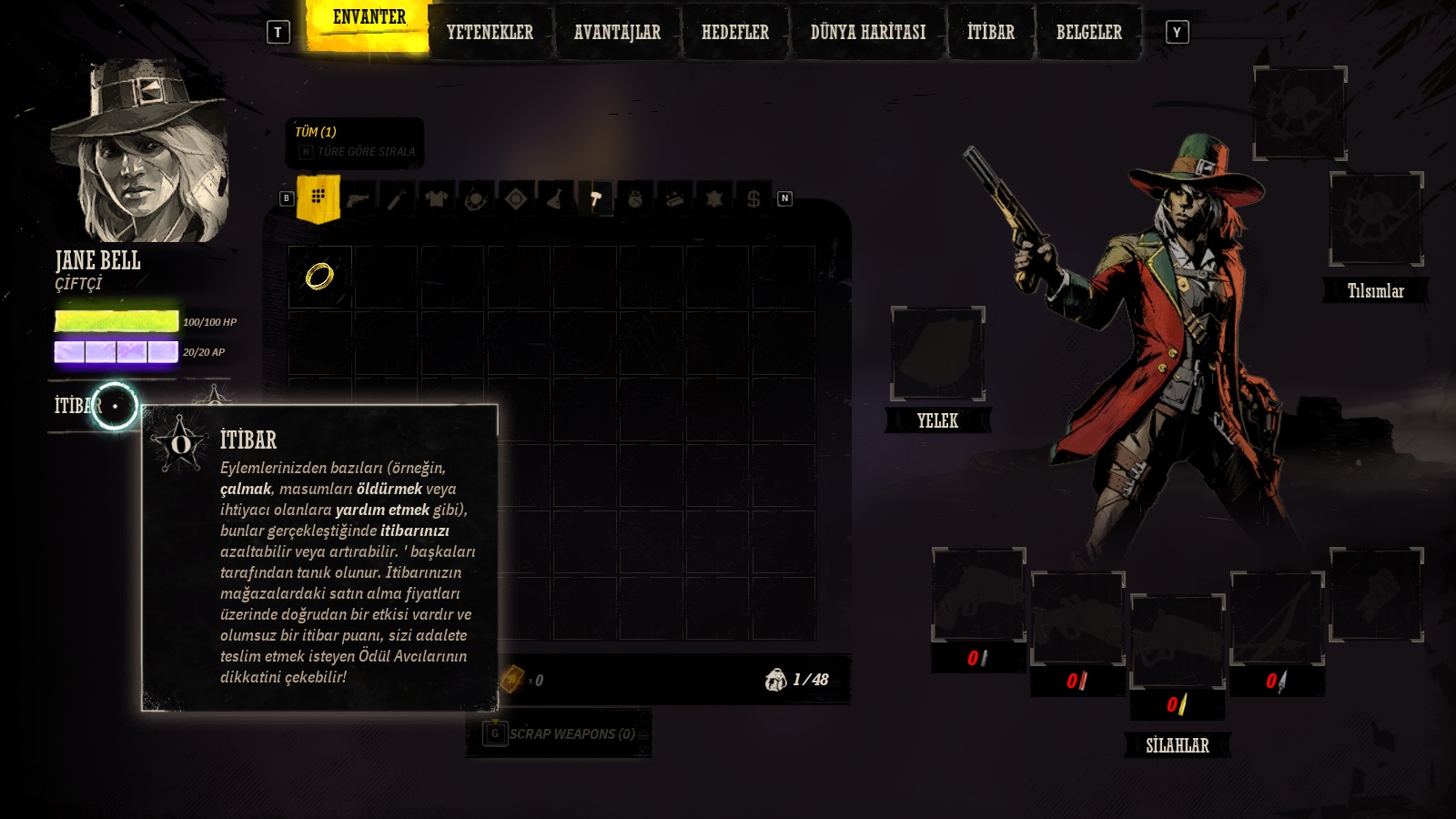1456x819 pixels.
Task: Filter inventory by dollar sign icon
Action: [753, 198]
